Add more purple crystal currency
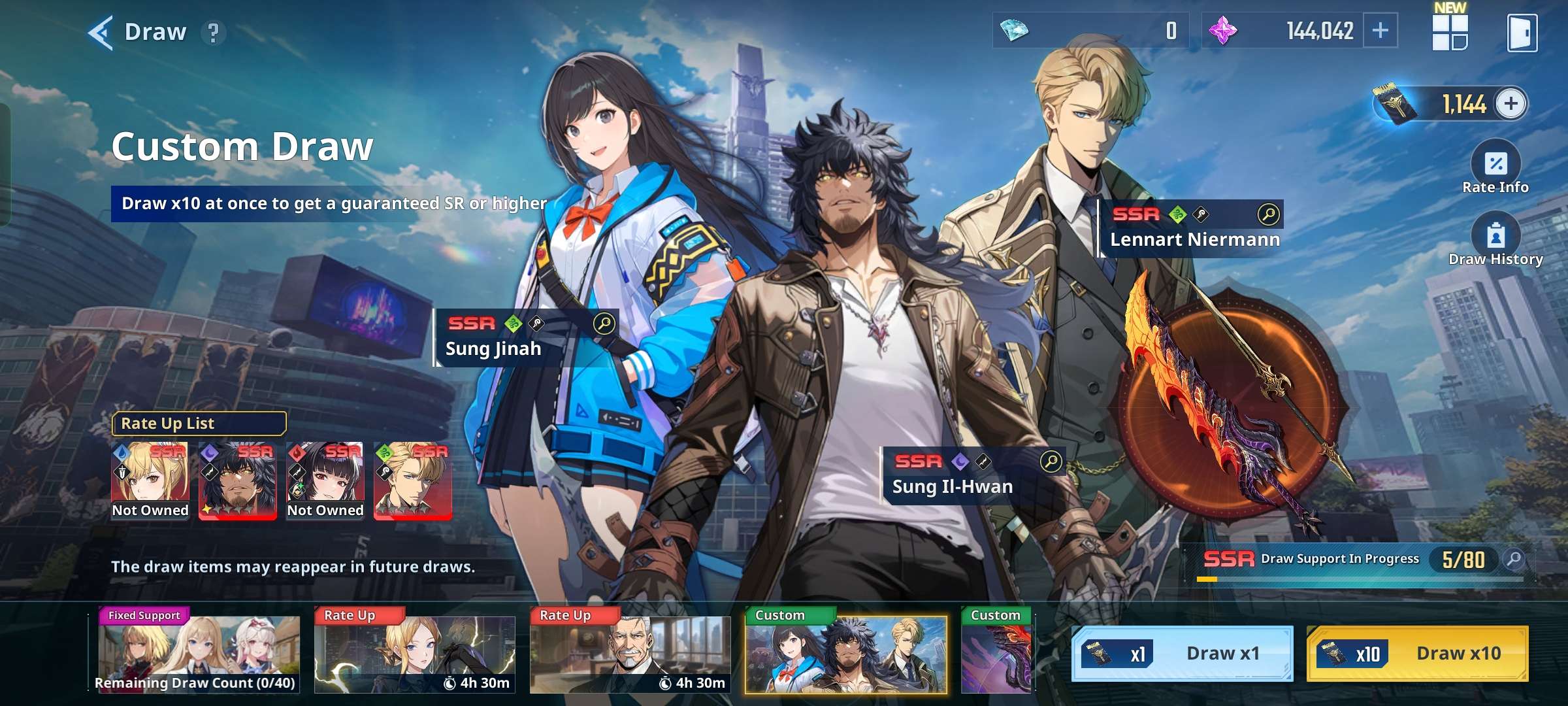The width and height of the screenshot is (1568, 706). [1380, 31]
